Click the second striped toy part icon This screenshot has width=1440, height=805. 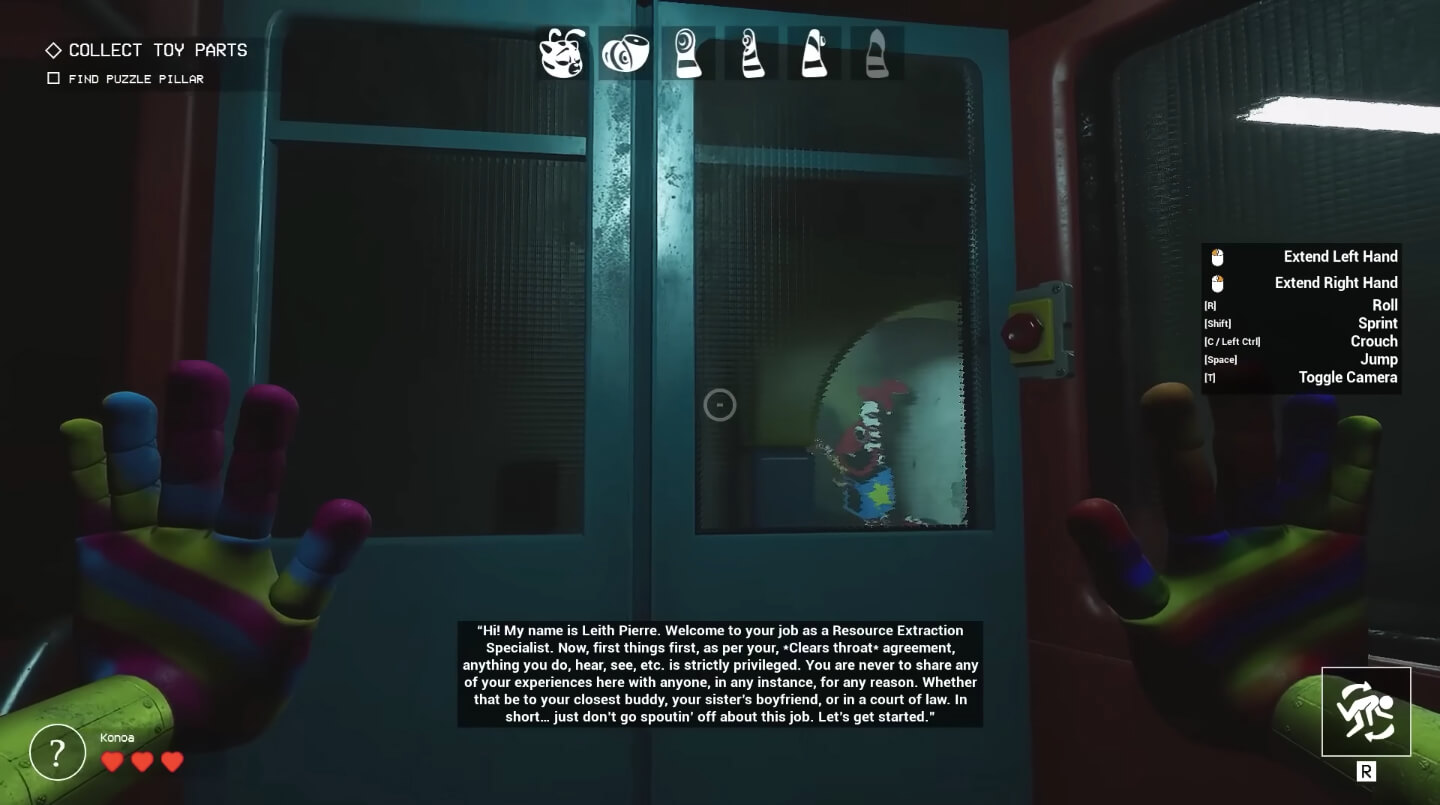pyautogui.click(x=752, y=54)
